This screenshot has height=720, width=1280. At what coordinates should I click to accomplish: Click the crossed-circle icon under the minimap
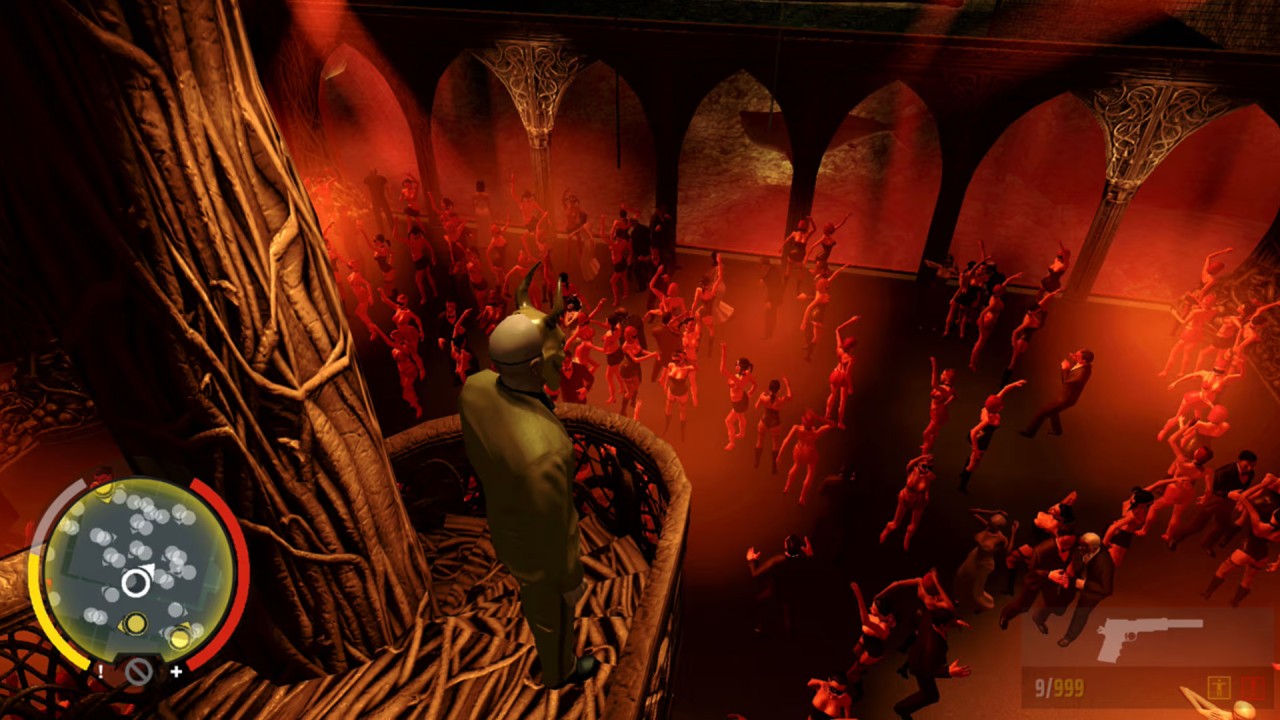[138, 672]
